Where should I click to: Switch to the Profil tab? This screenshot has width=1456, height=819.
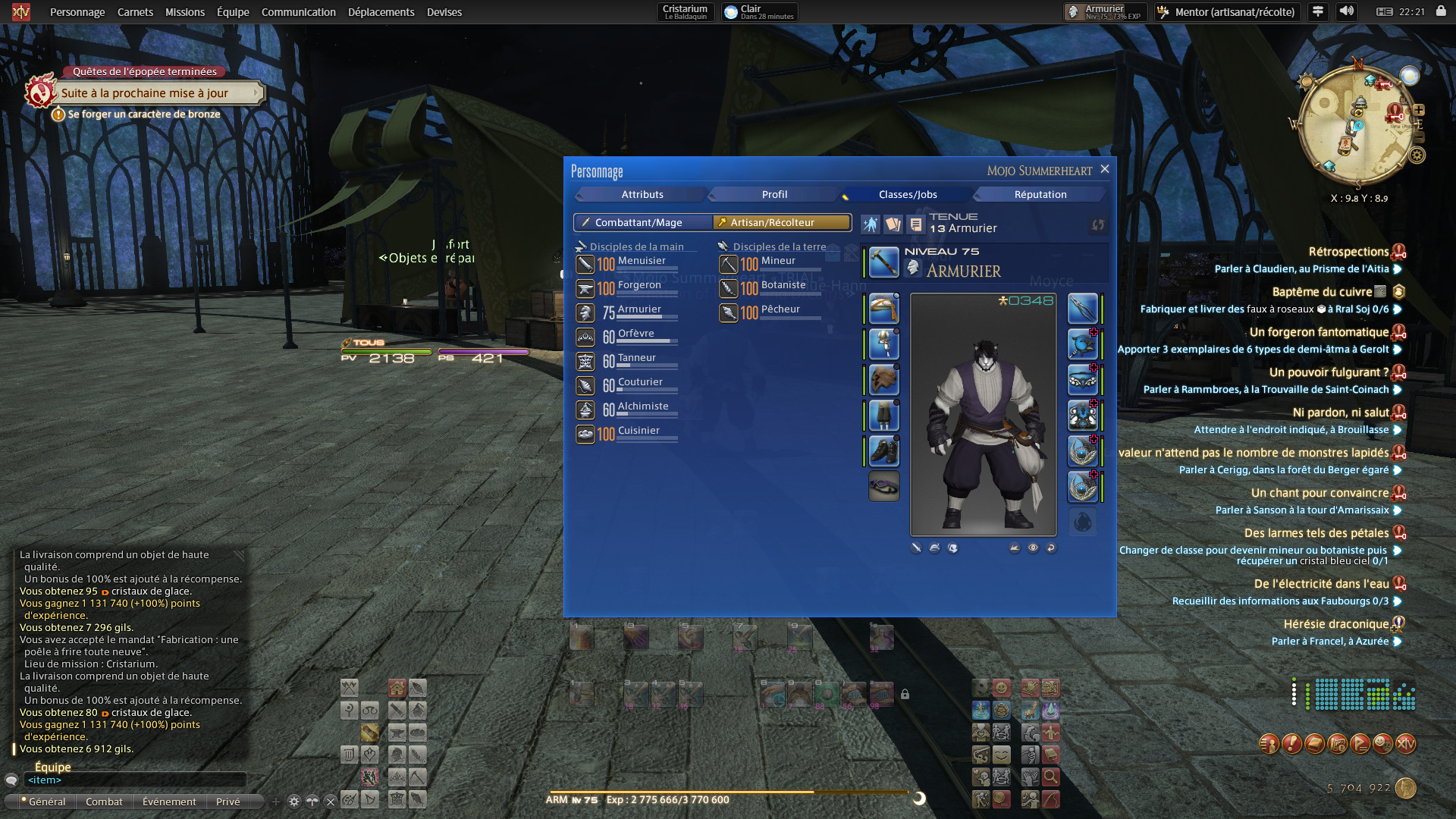click(774, 195)
